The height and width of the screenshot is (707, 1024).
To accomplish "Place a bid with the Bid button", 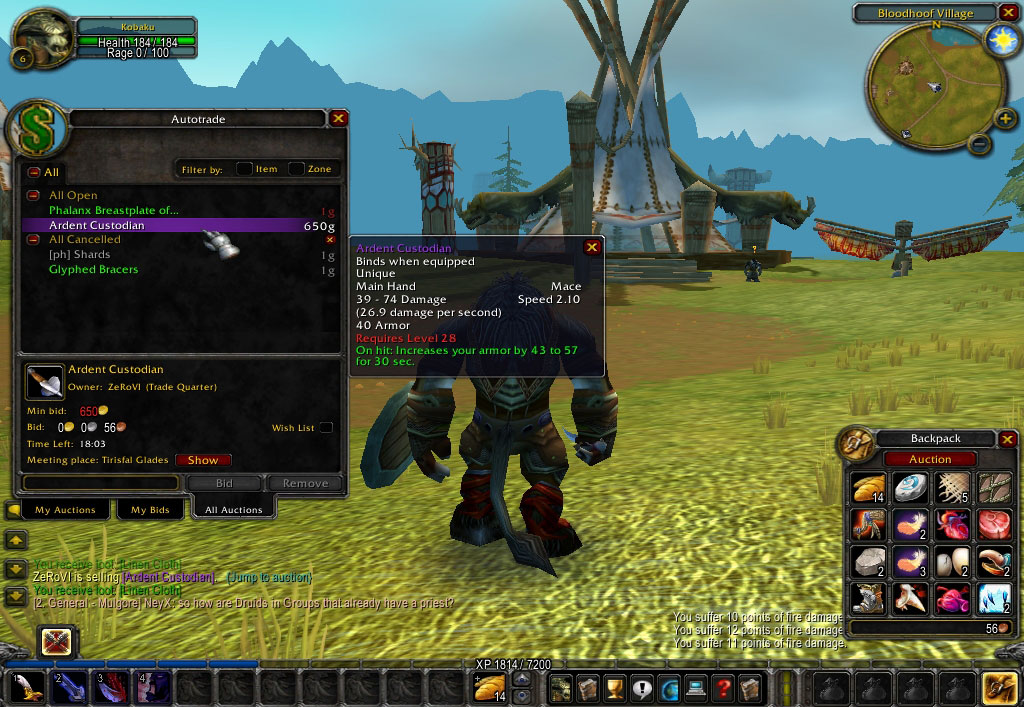I will click(224, 483).
